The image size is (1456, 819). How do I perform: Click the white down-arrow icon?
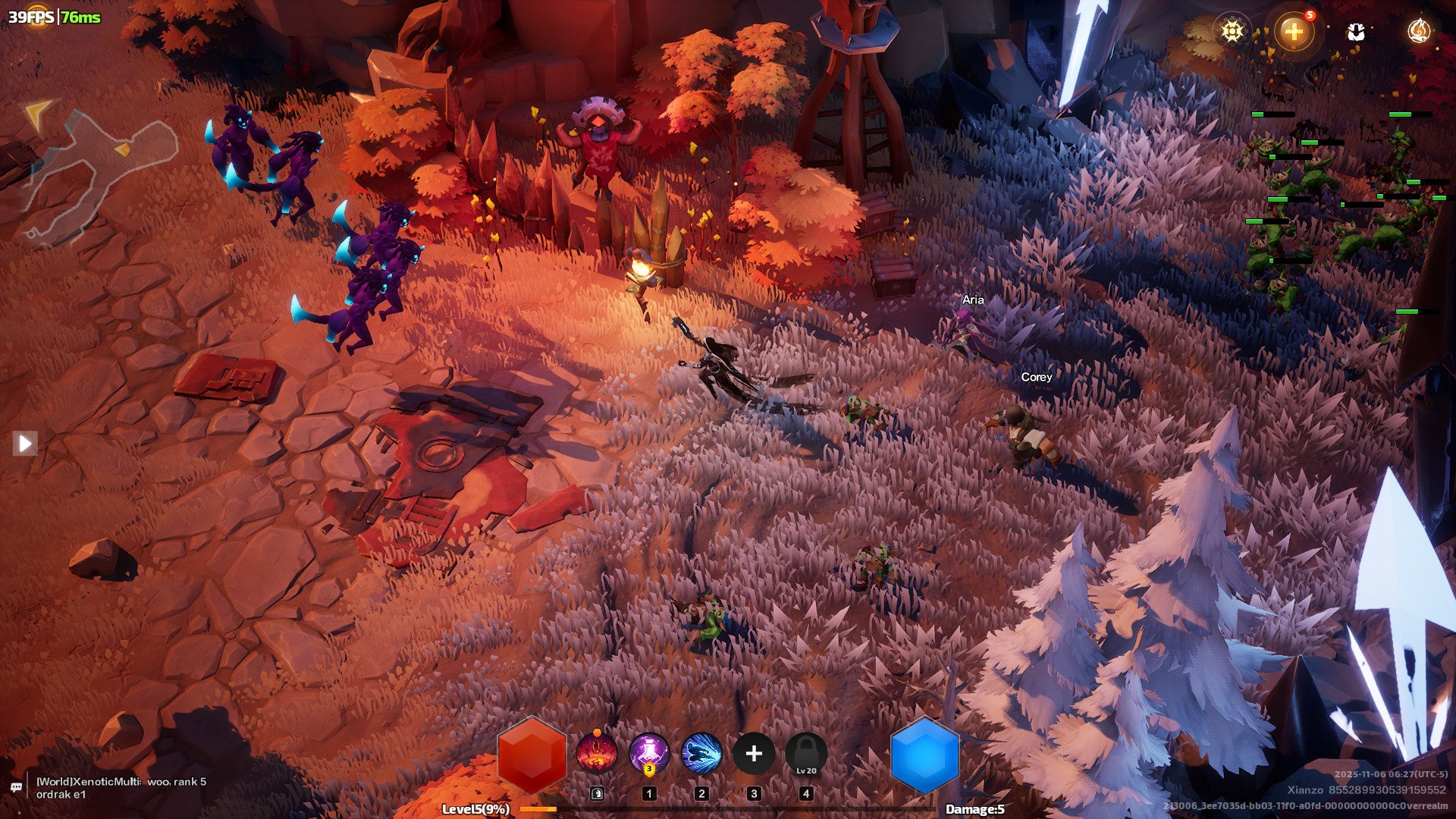[x=1356, y=31]
